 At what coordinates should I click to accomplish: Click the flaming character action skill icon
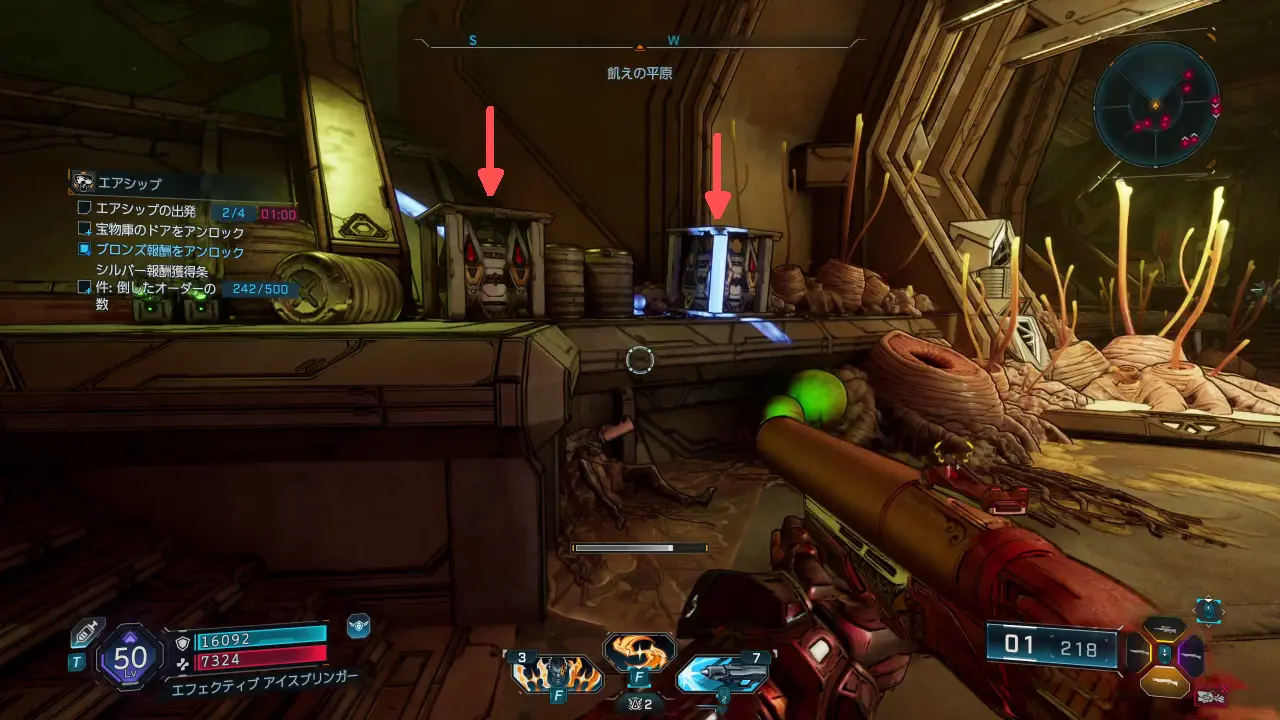556,675
